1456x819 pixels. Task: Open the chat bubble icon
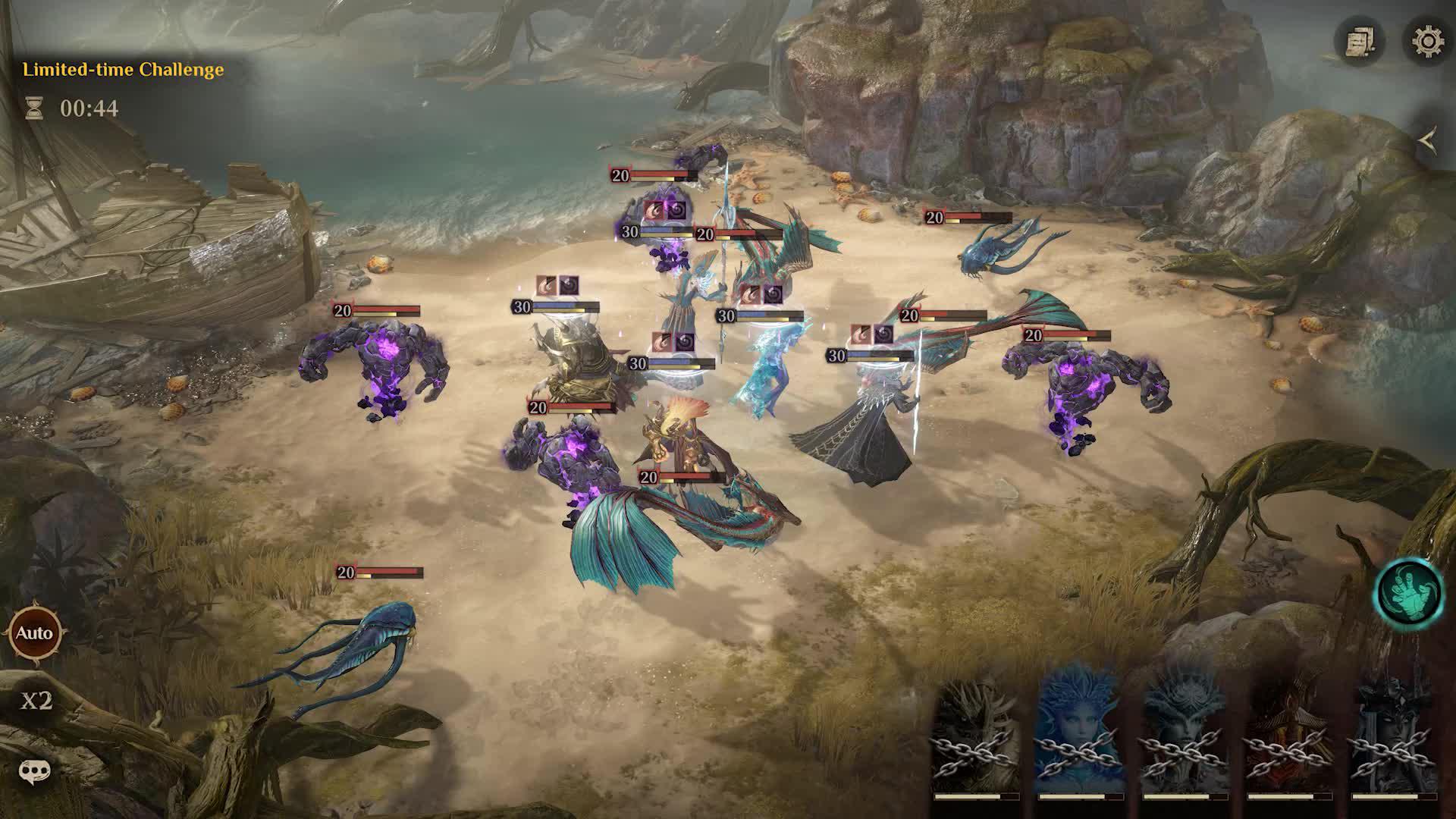point(34,772)
